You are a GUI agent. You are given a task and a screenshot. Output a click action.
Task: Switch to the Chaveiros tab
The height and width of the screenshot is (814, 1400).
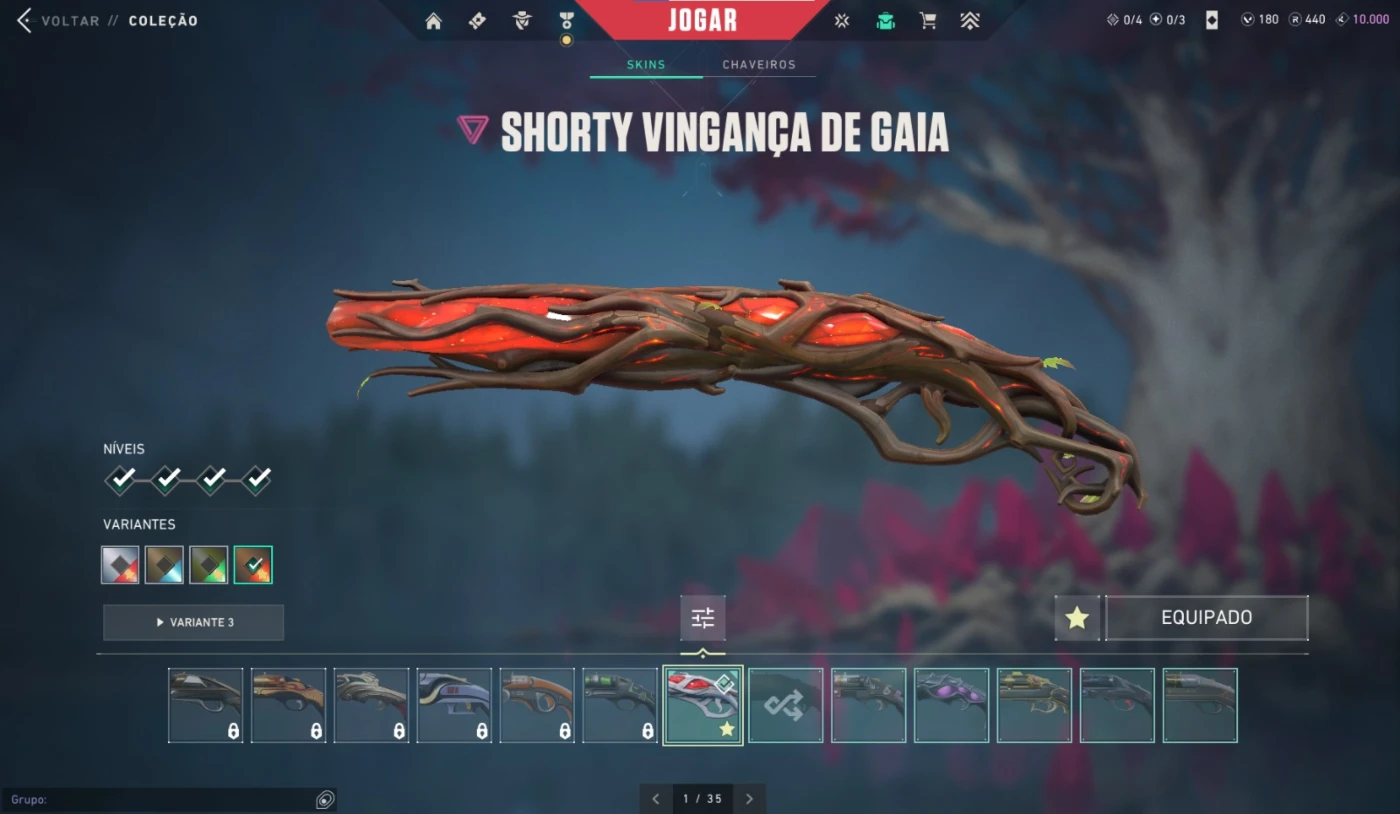click(x=759, y=64)
